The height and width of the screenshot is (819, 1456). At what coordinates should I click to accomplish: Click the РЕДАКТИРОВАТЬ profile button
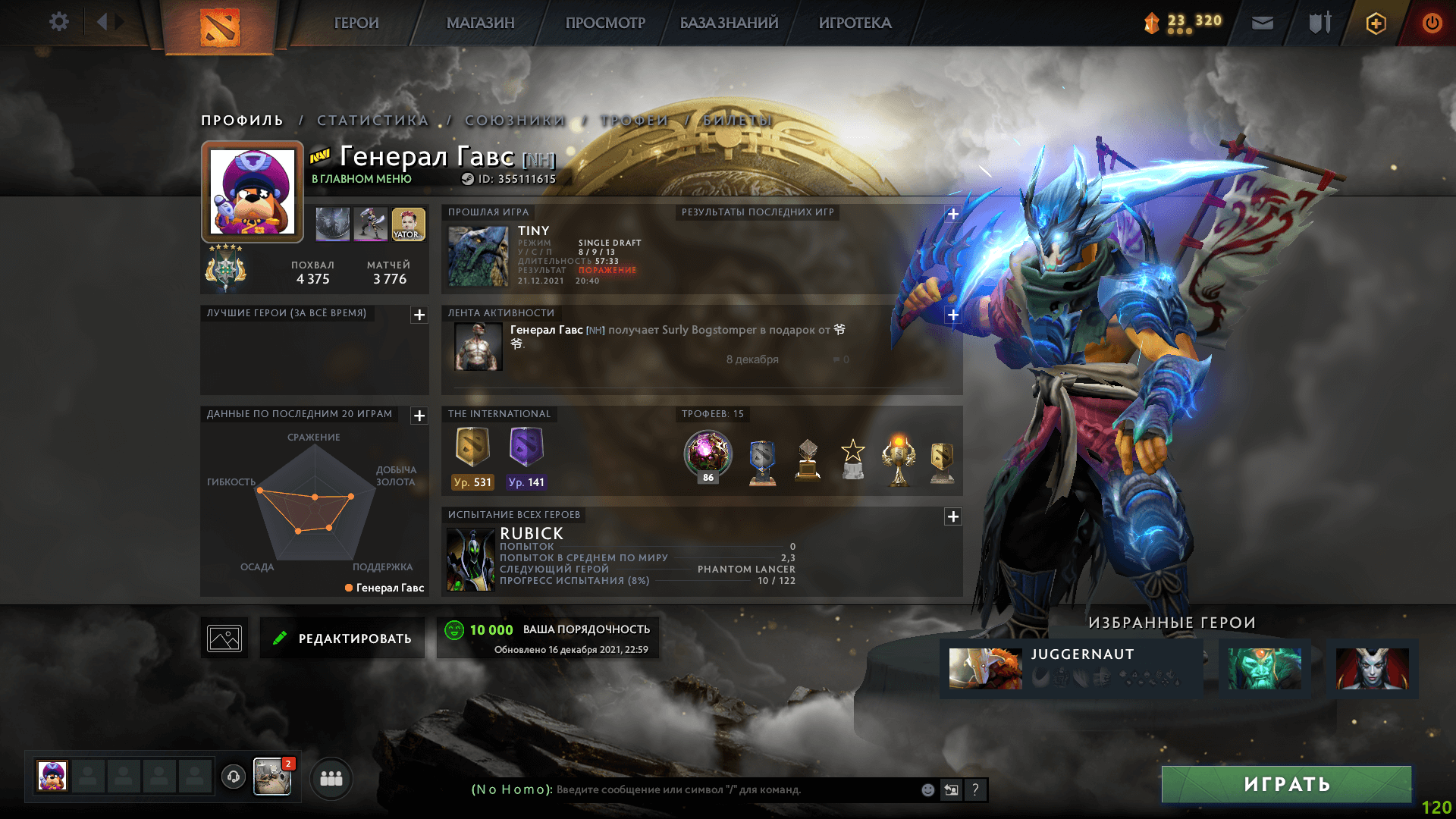pos(342,639)
